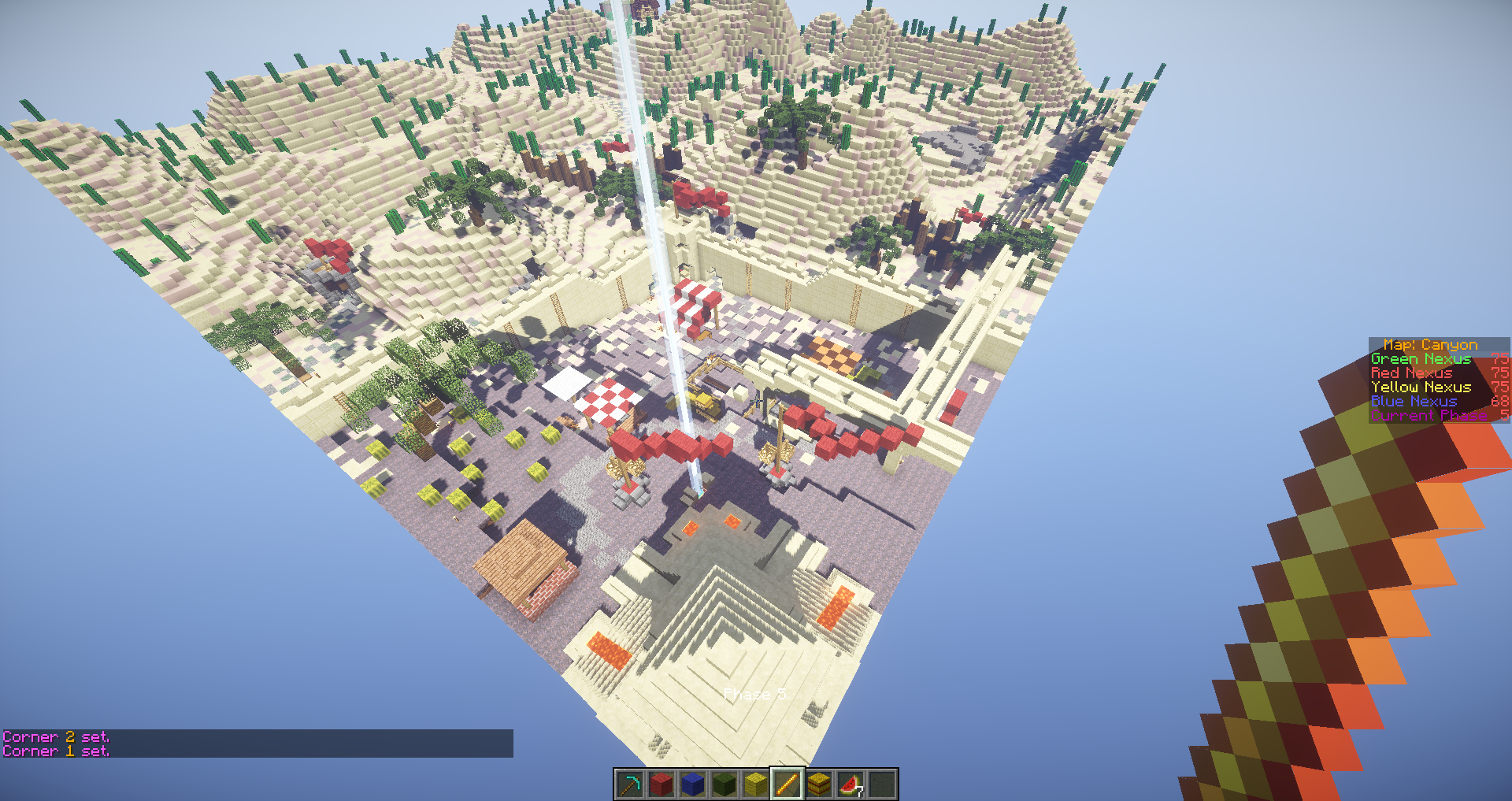The width and height of the screenshot is (1512, 801).
Task: Select the melon slice slot
Action: tap(850, 784)
